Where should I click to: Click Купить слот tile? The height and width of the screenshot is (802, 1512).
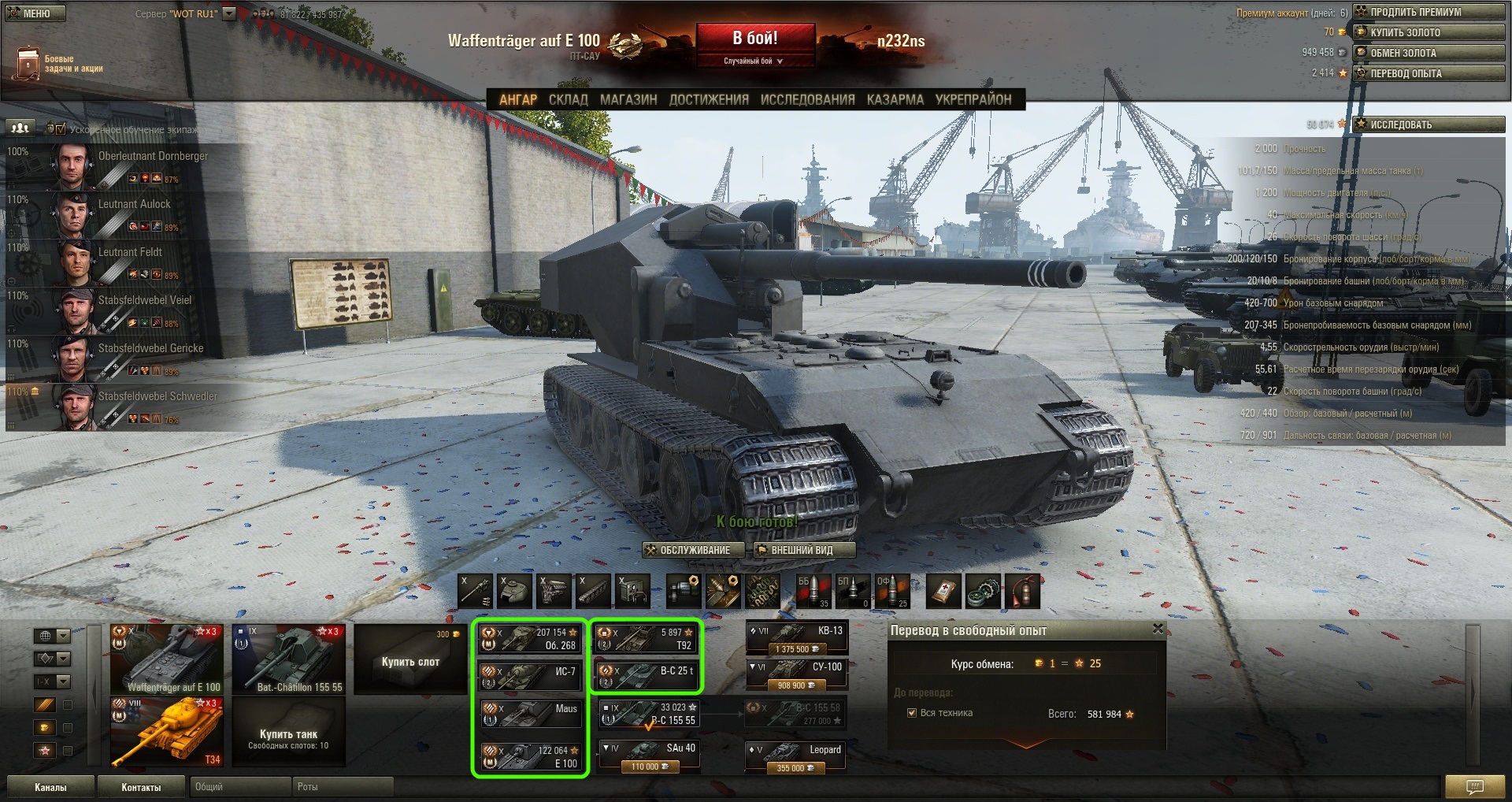[410, 660]
